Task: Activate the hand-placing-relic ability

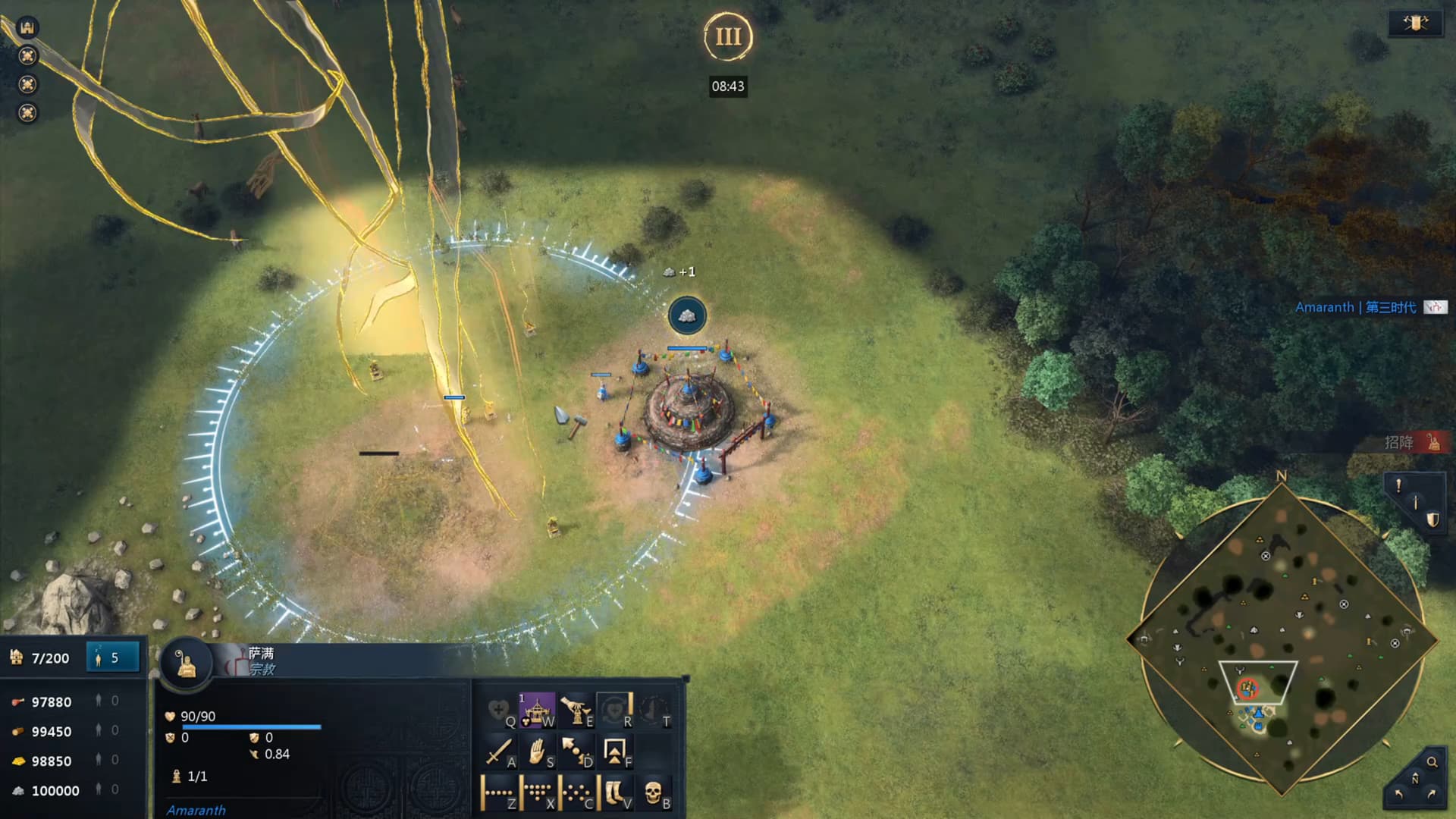Action: click(x=576, y=711)
